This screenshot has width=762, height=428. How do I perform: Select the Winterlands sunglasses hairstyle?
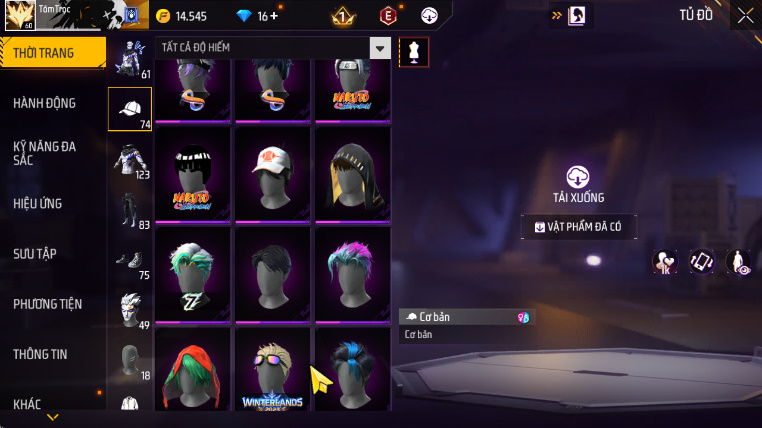click(273, 371)
